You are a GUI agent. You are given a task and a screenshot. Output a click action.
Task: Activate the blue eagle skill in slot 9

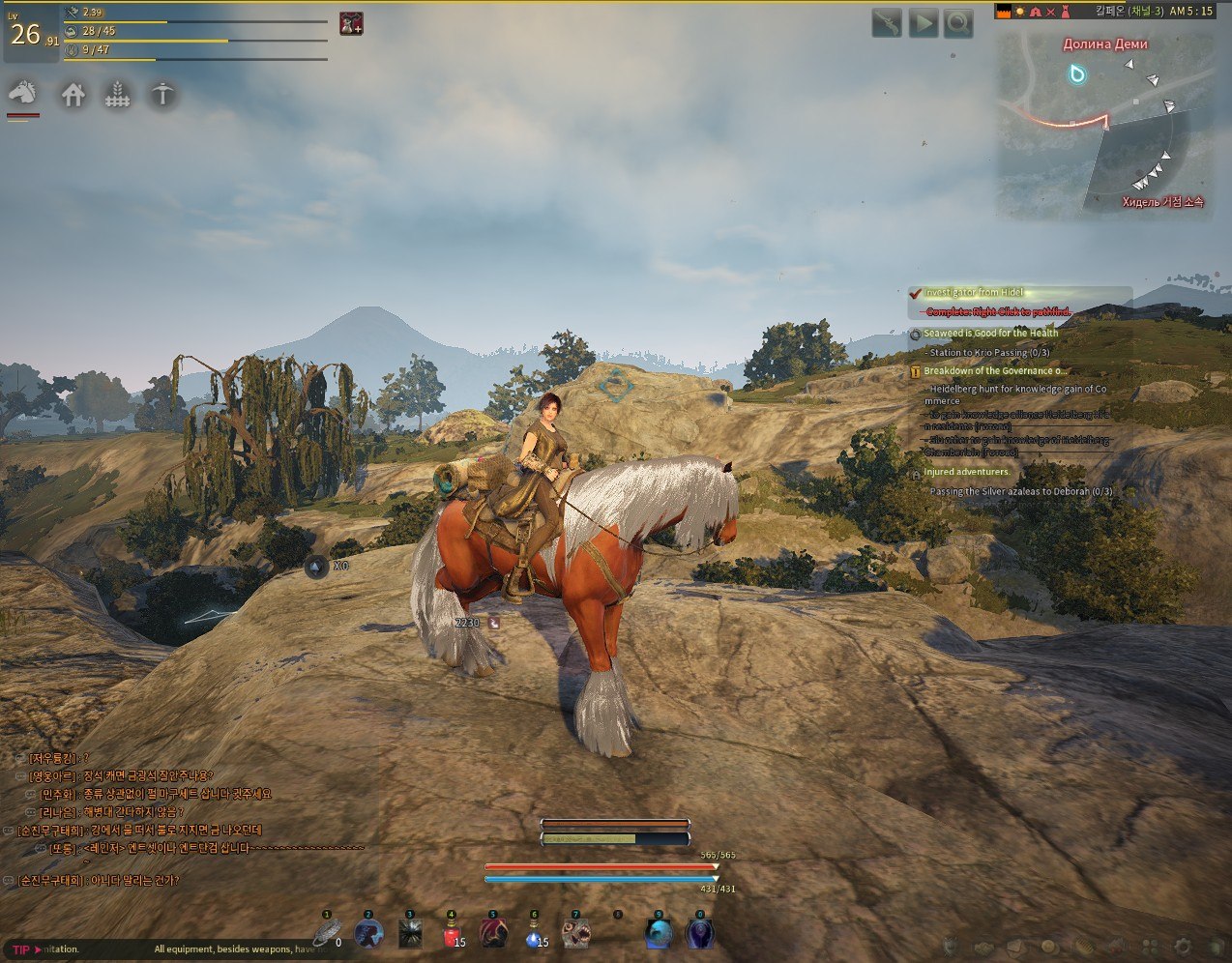point(659,934)
